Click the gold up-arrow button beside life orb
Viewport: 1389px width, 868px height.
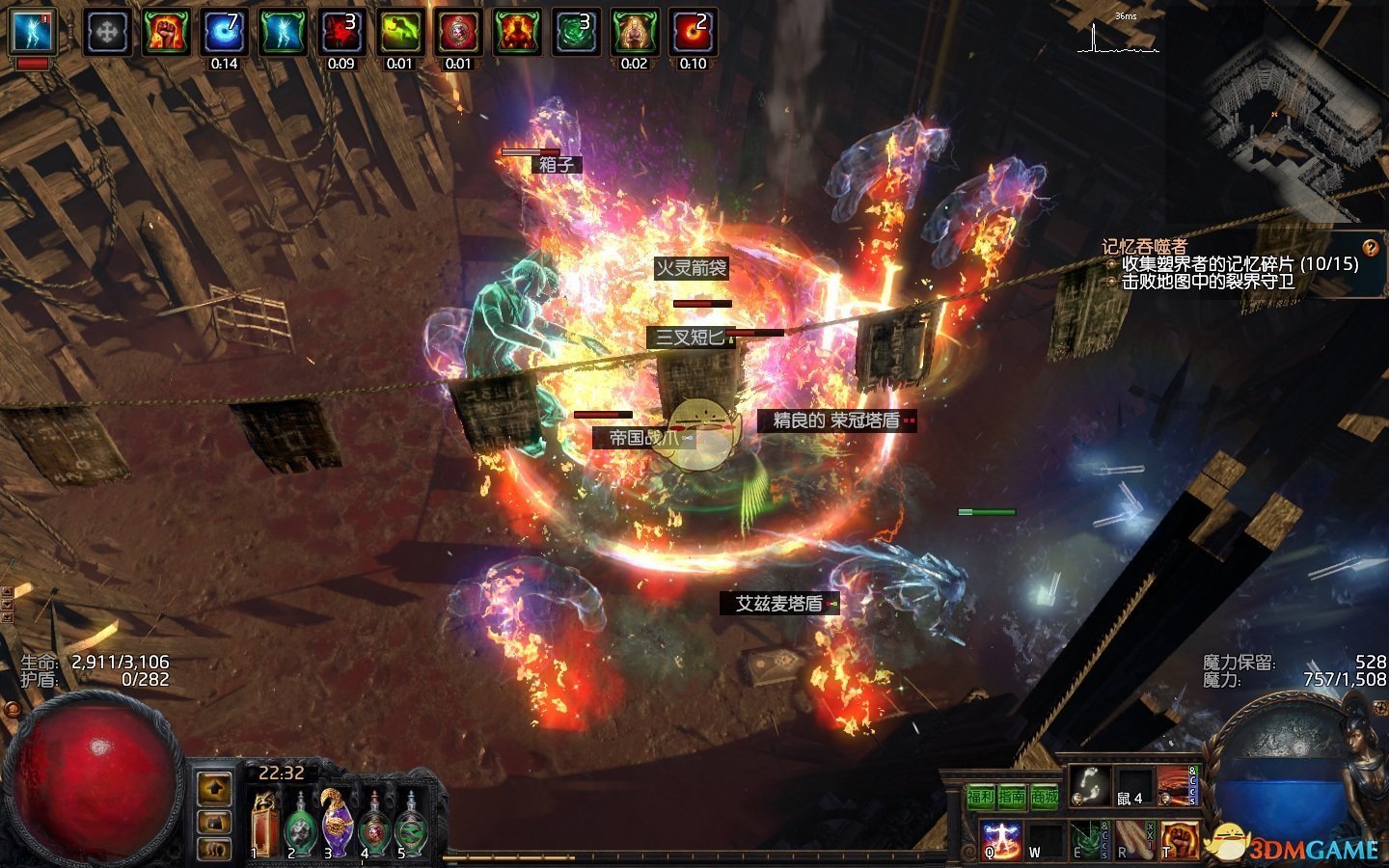(214, 789)
